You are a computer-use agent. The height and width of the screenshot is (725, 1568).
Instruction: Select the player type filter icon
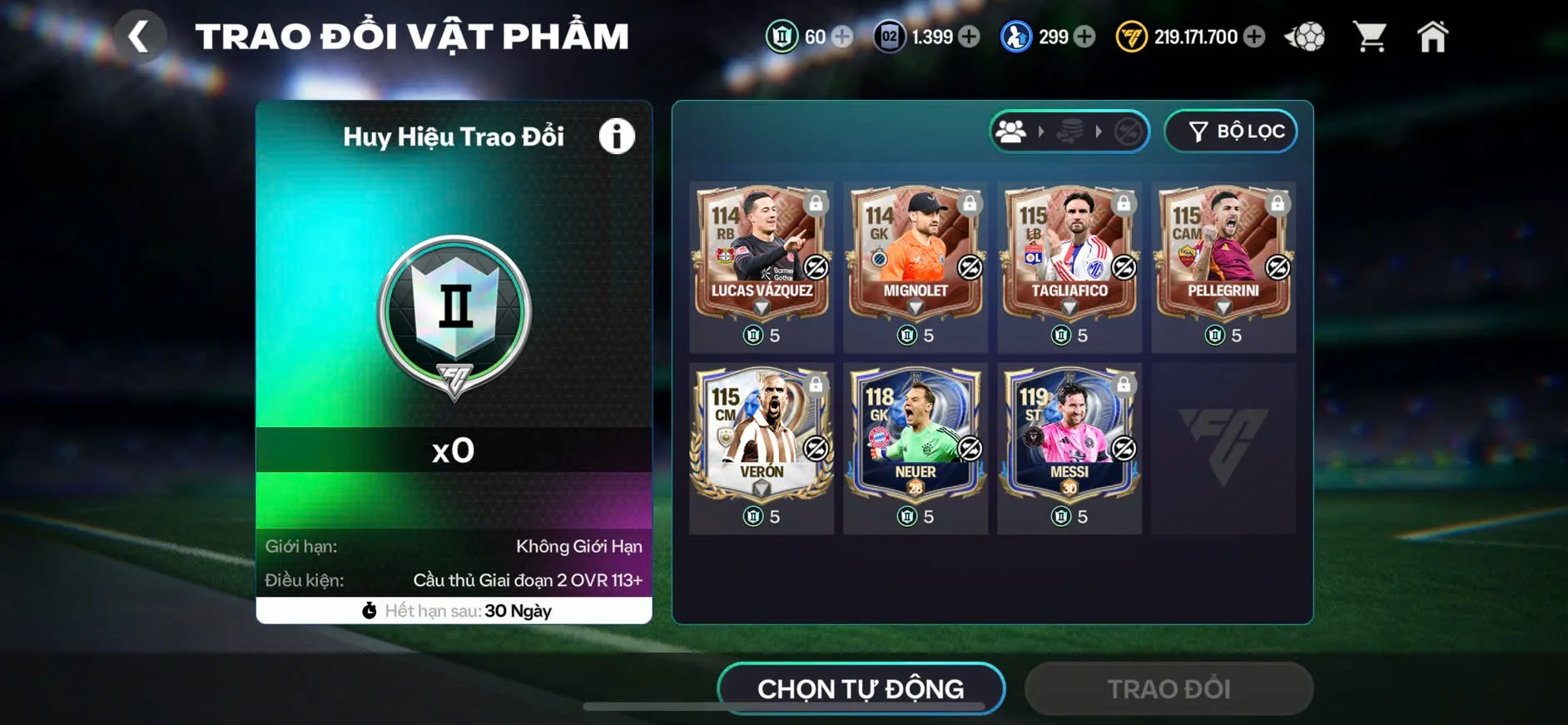[x=1012, y=131]
